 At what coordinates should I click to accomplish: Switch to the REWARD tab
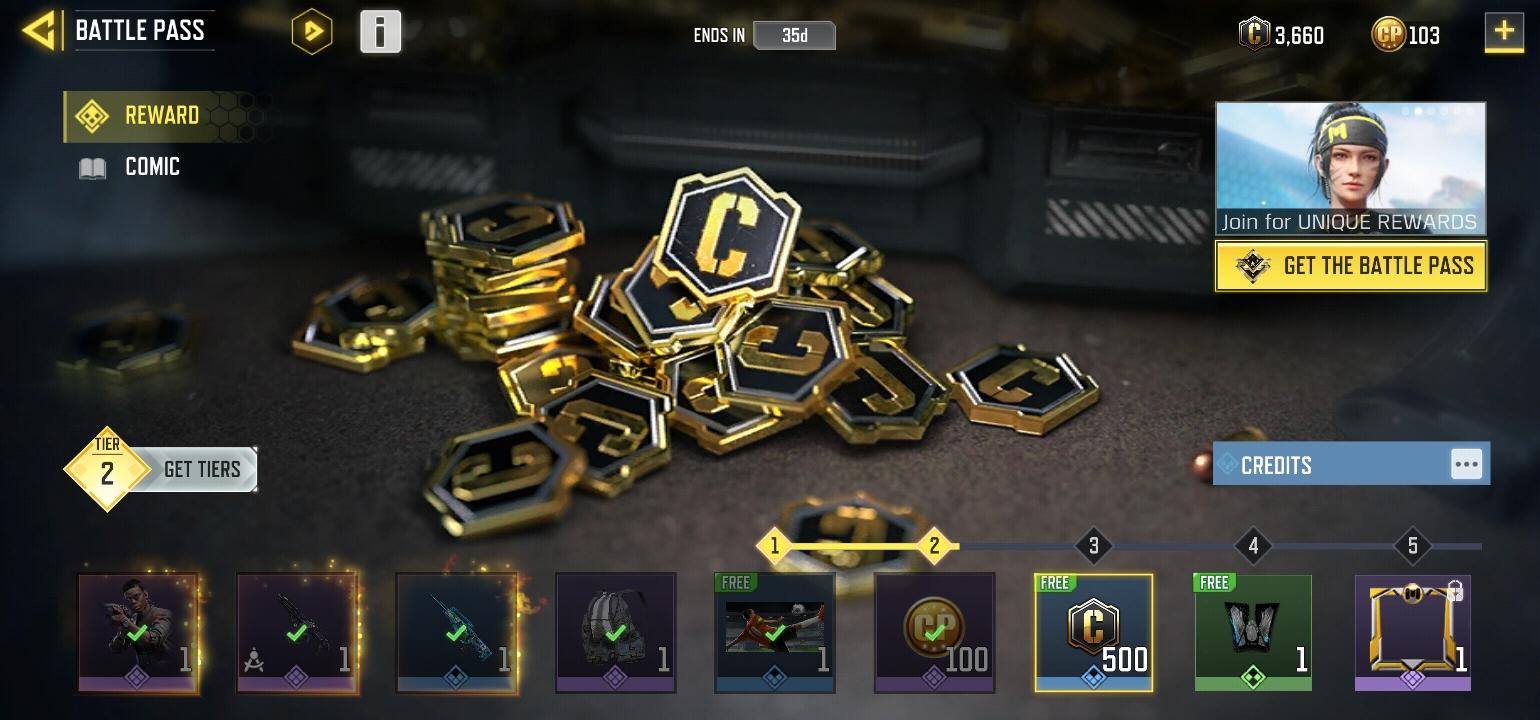(x=162, y=115)
